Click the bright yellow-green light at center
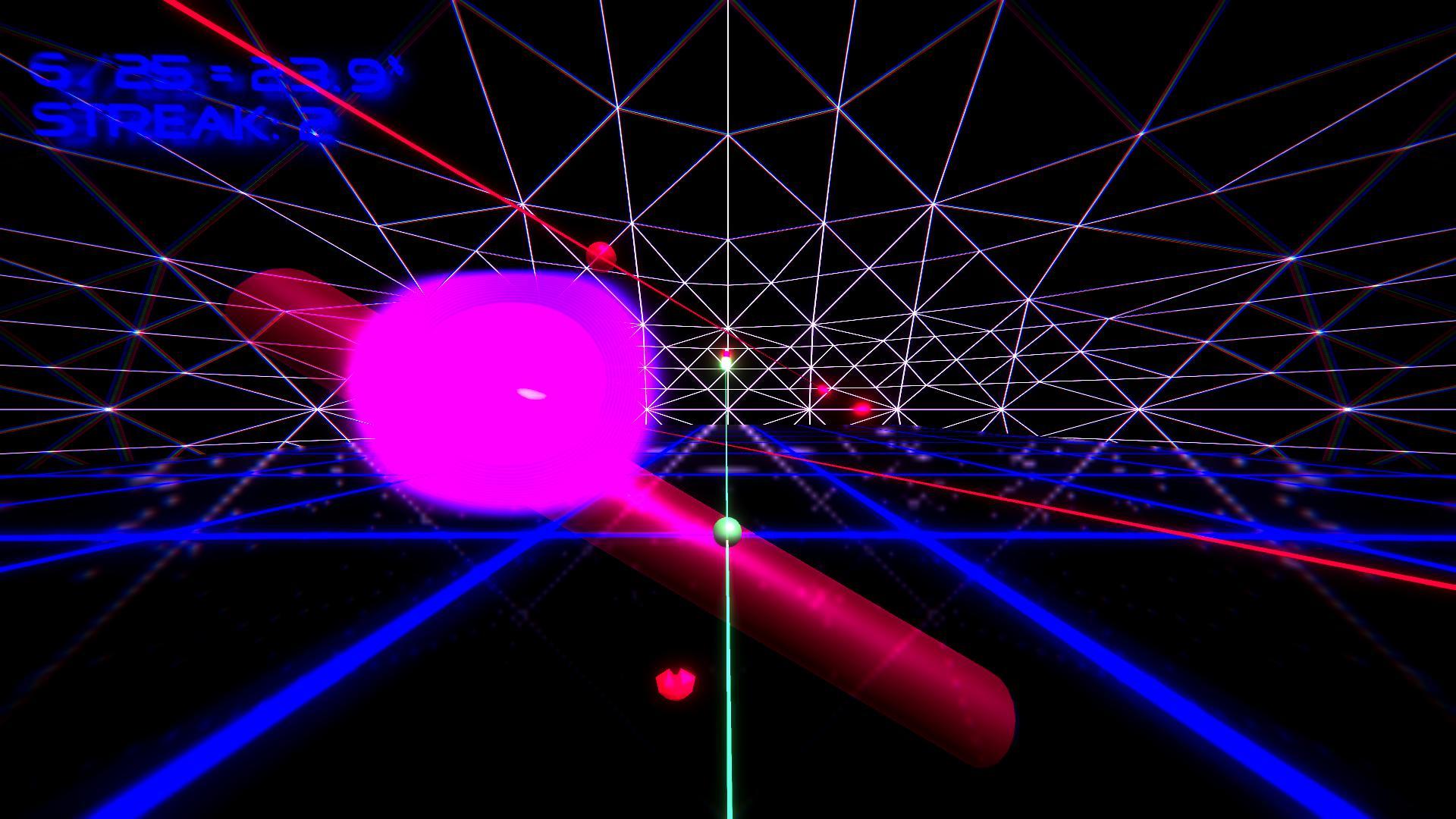1456x819 pixels. coord(725,362)
